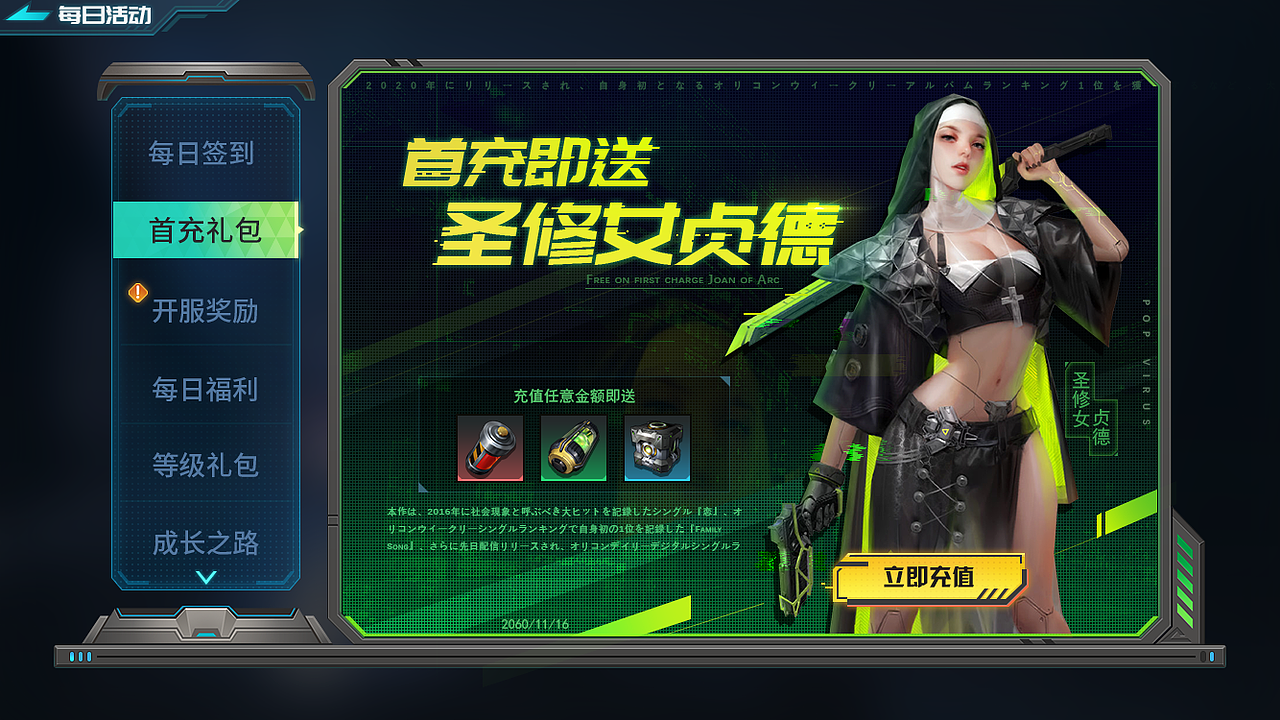Click the glowing notch on the right status bar
Image resolution: width=1280 pixels, height=720 pixels.
[1213, 657]
